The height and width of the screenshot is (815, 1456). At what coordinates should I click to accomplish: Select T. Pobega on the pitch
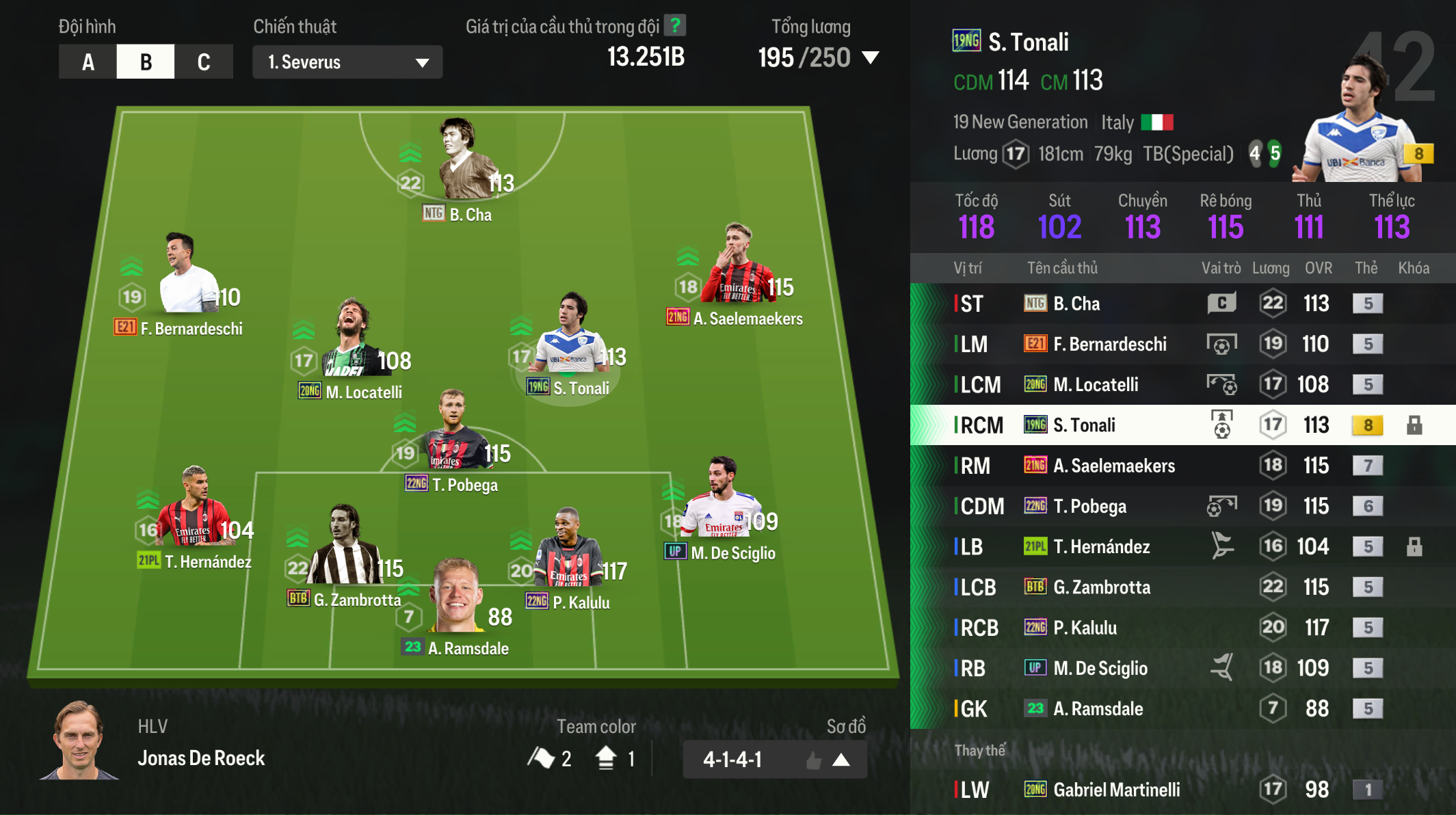[453, 434]
